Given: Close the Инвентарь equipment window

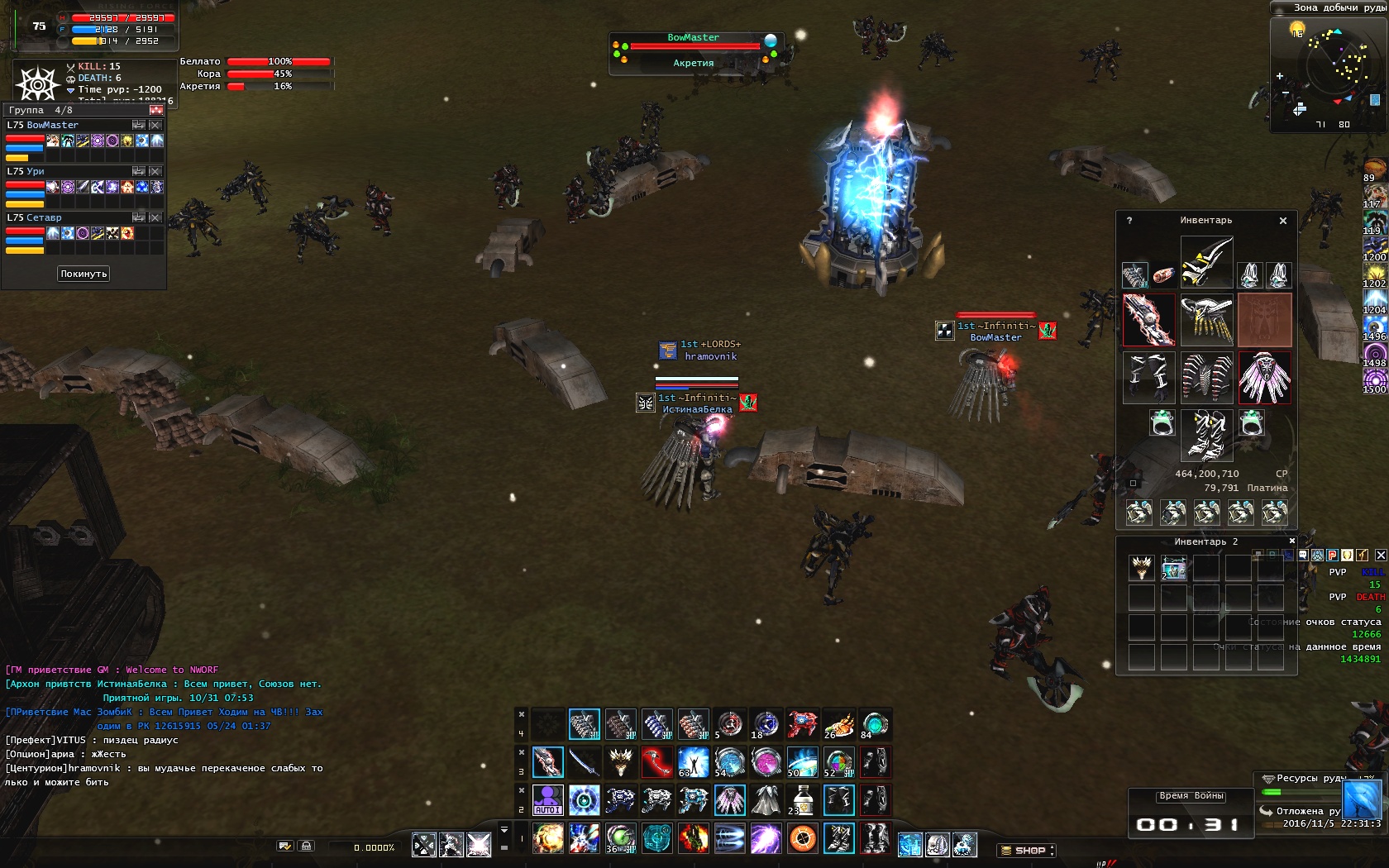Looking at the screenshot, I should (1283, 221).
